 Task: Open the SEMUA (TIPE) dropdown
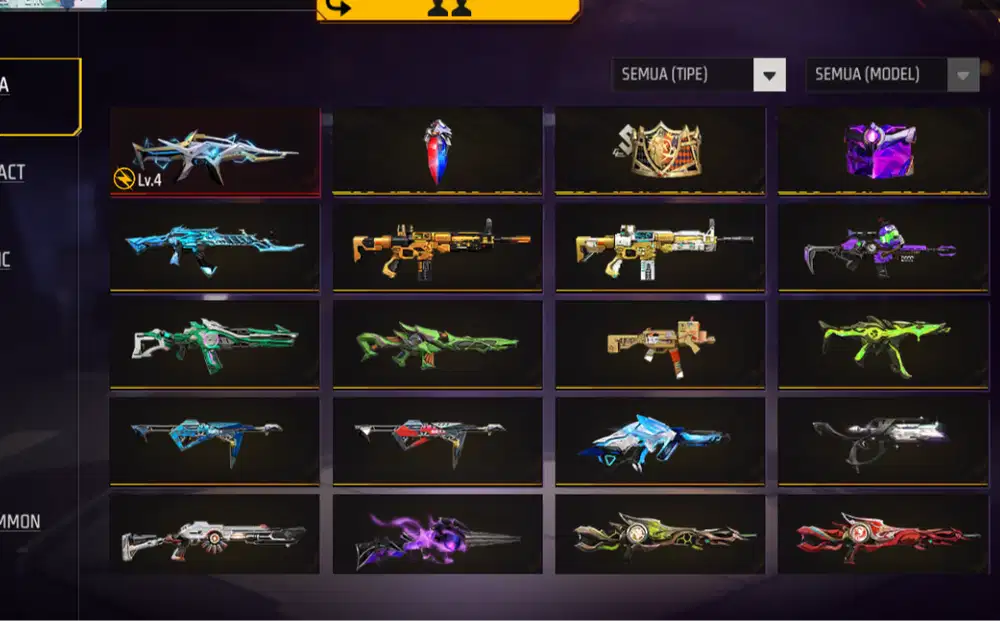click(x=698, y=75)
